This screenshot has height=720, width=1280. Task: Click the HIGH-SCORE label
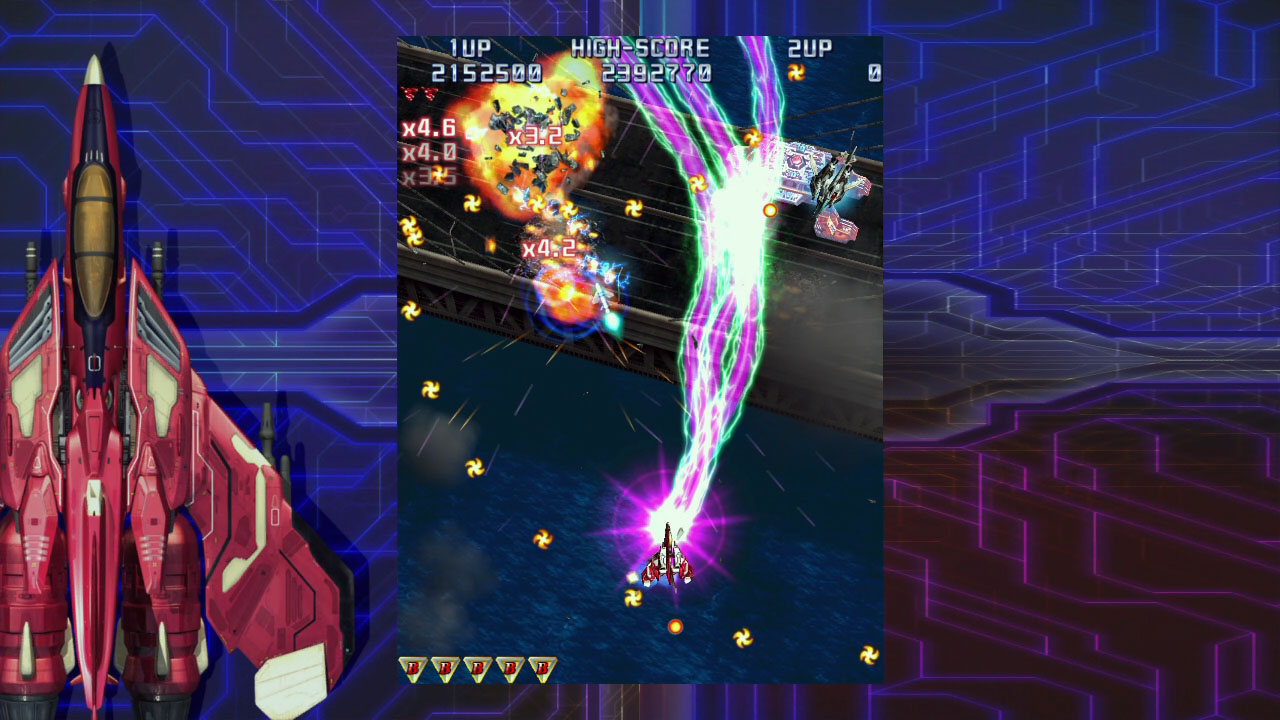638,48
